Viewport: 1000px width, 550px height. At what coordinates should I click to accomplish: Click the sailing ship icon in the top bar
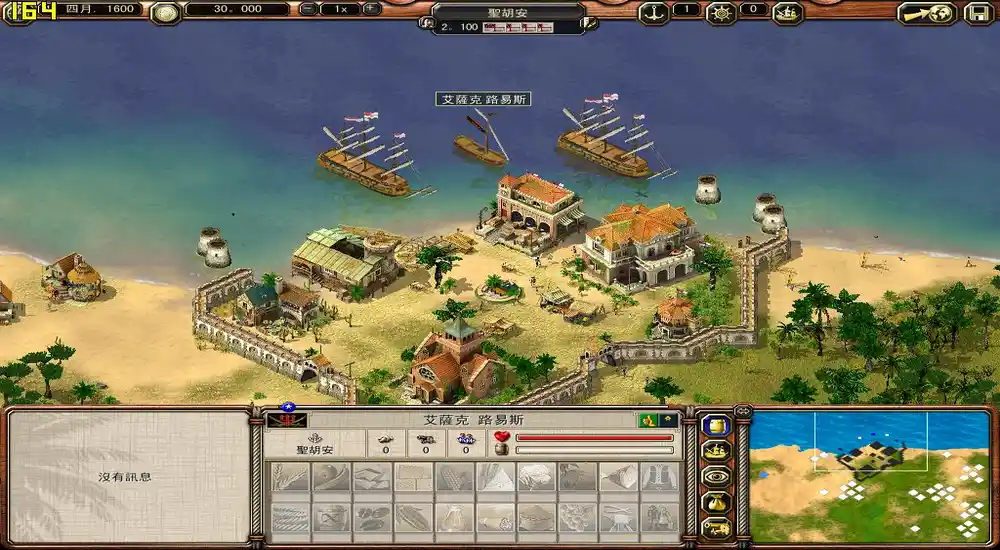pos(788,13)
